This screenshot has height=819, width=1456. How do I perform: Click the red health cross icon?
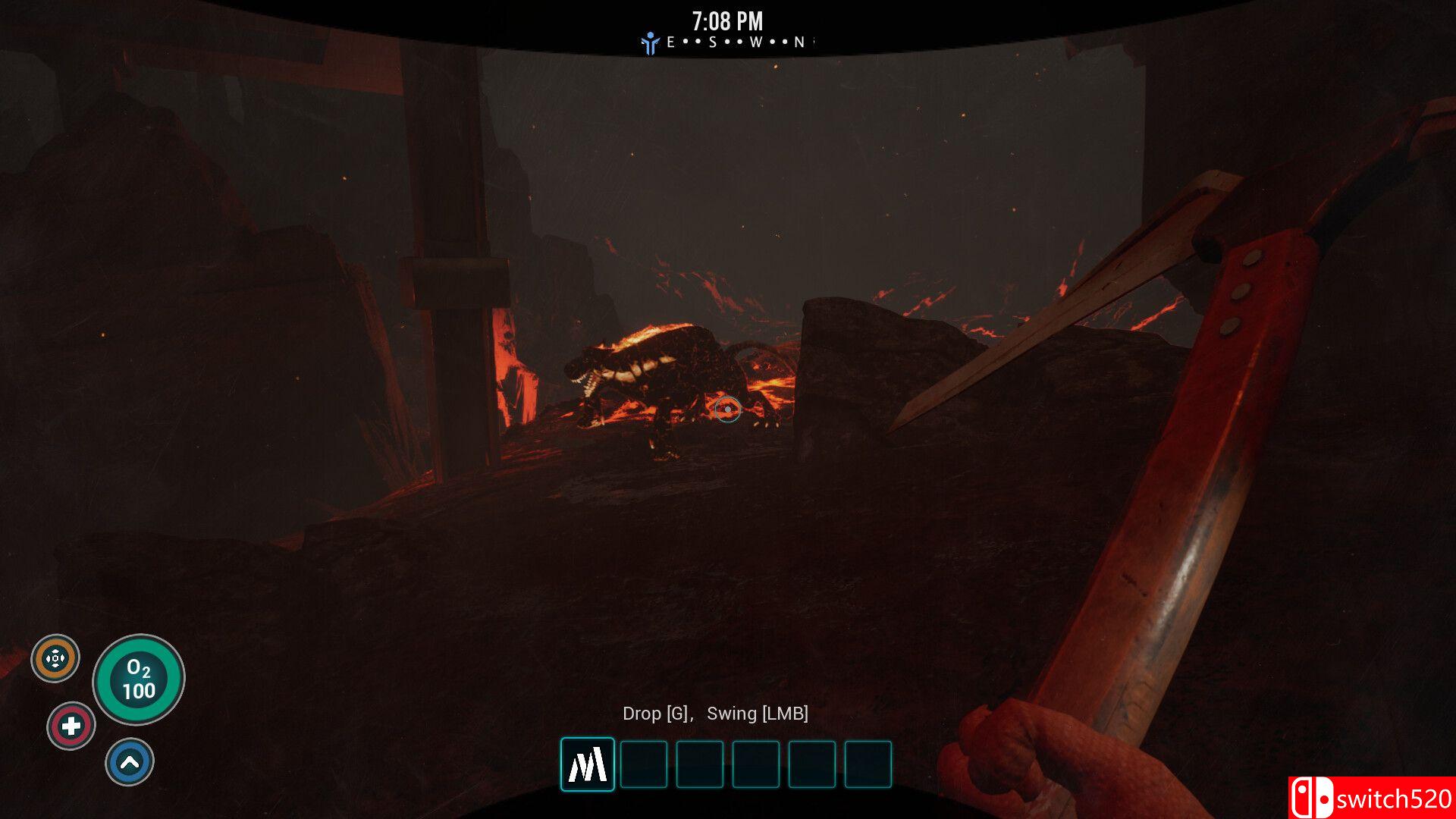point(71,726)
